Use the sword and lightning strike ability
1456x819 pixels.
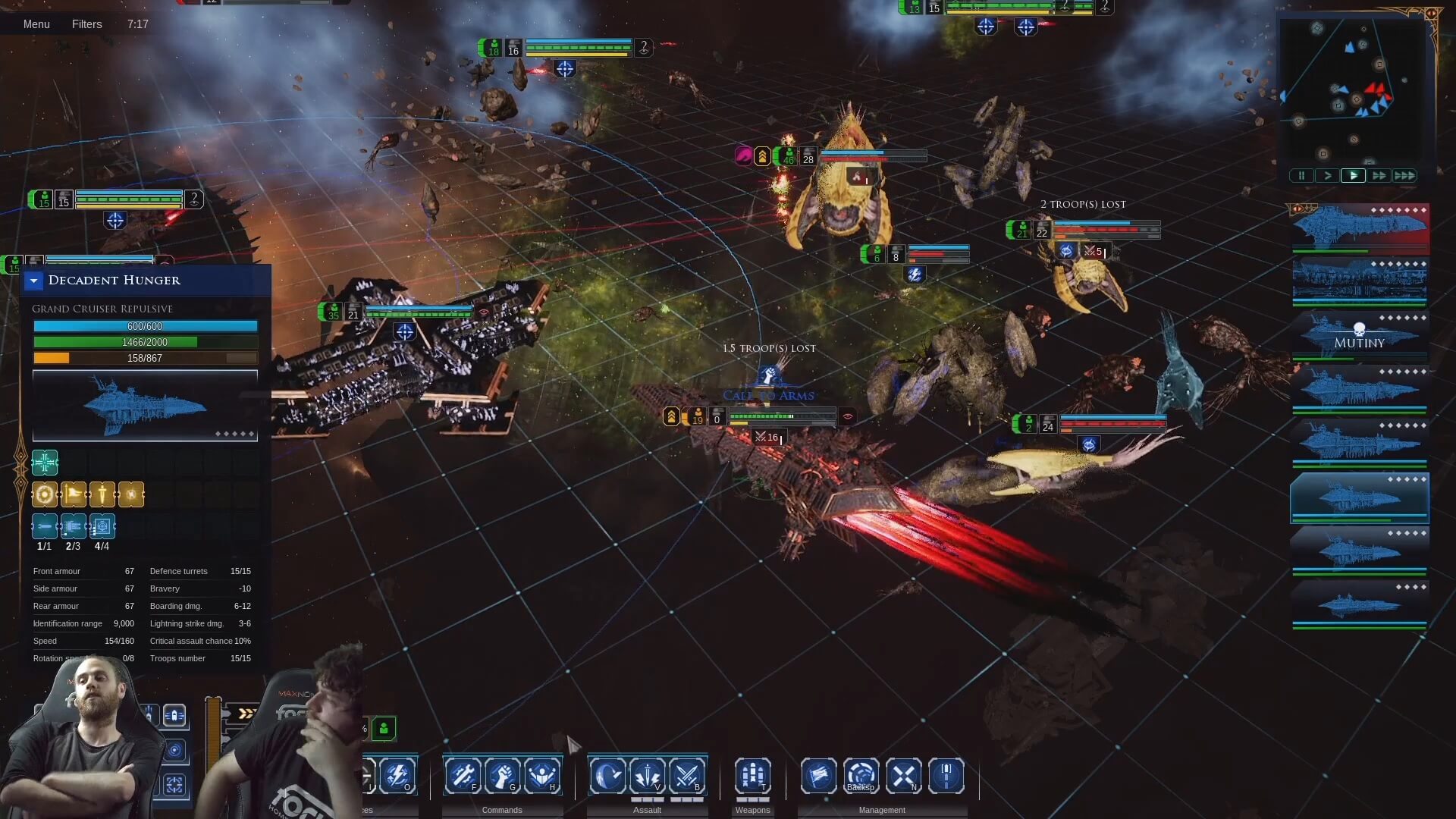[648, 776]
